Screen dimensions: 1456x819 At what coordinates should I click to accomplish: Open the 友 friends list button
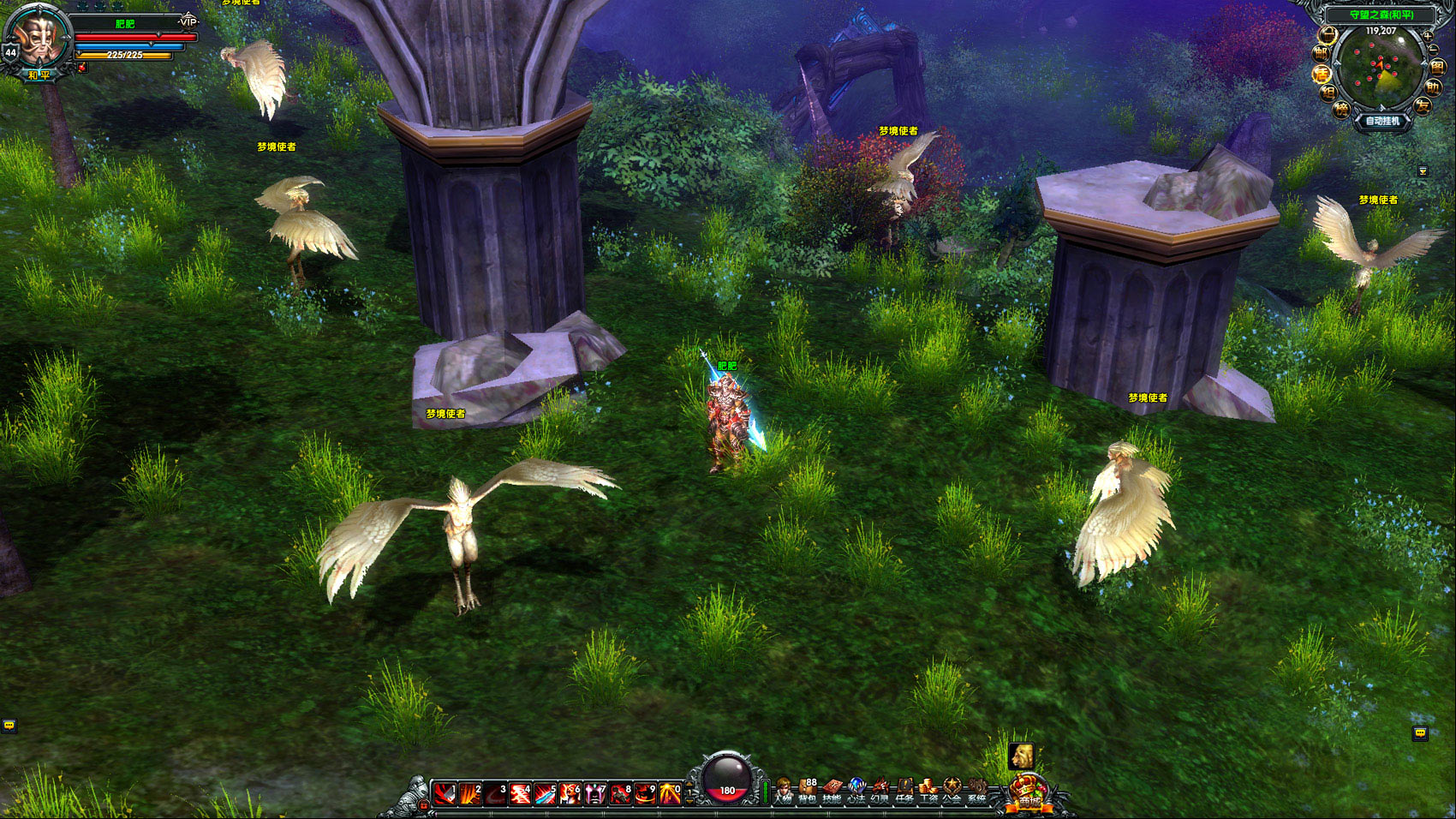[x=1423, y=106]
